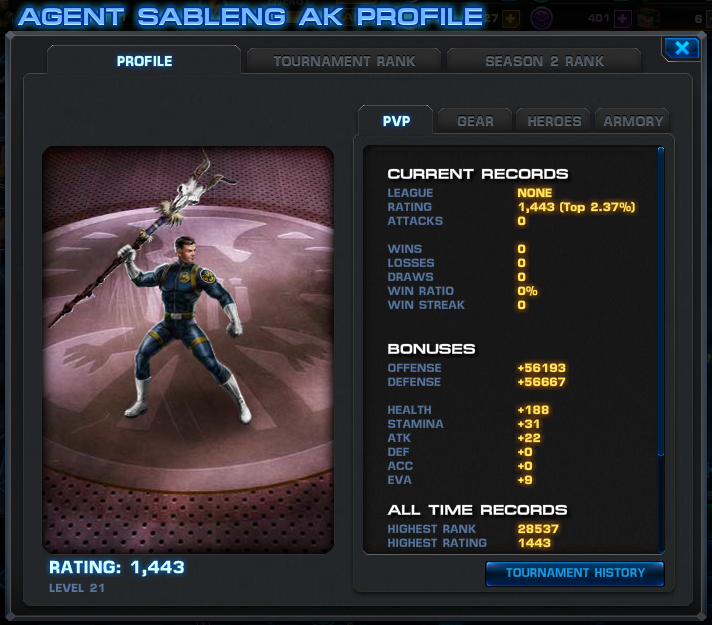Image resolution: width=712 pixels, height=625 pixels.
Task: View the Heroes tab
Action: (554, 121)
